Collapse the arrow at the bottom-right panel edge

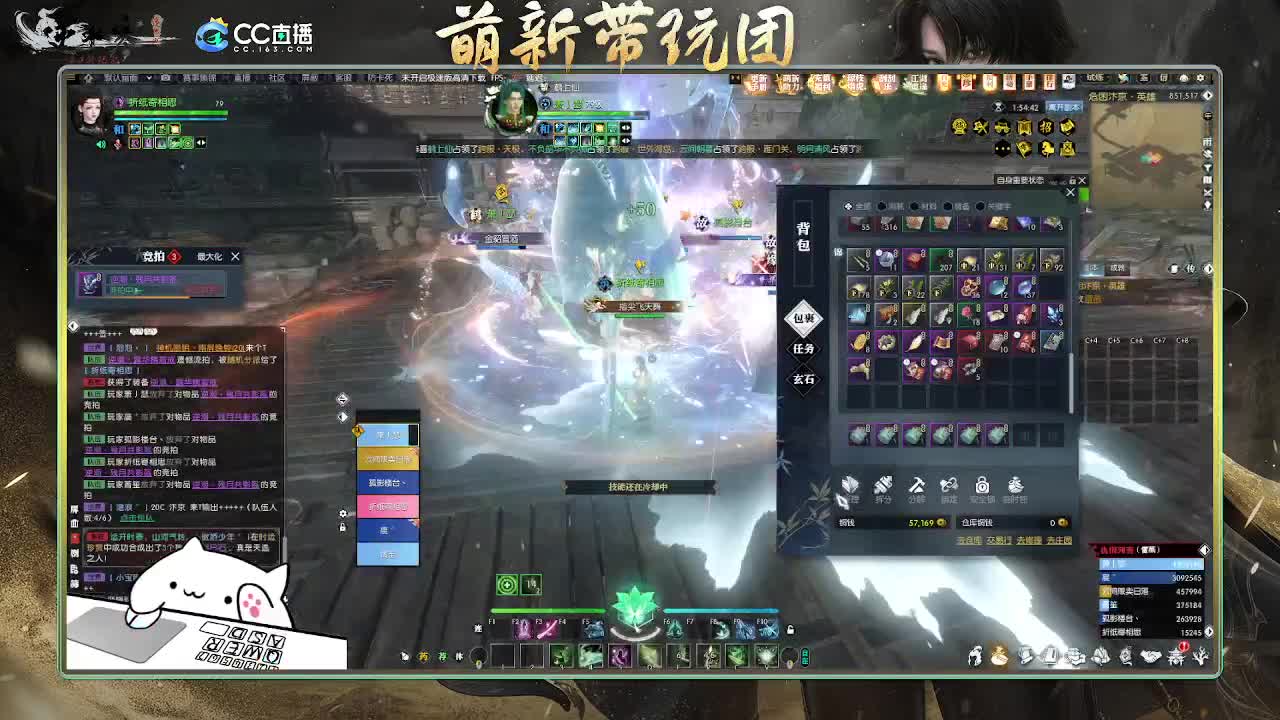(1209, 632)
